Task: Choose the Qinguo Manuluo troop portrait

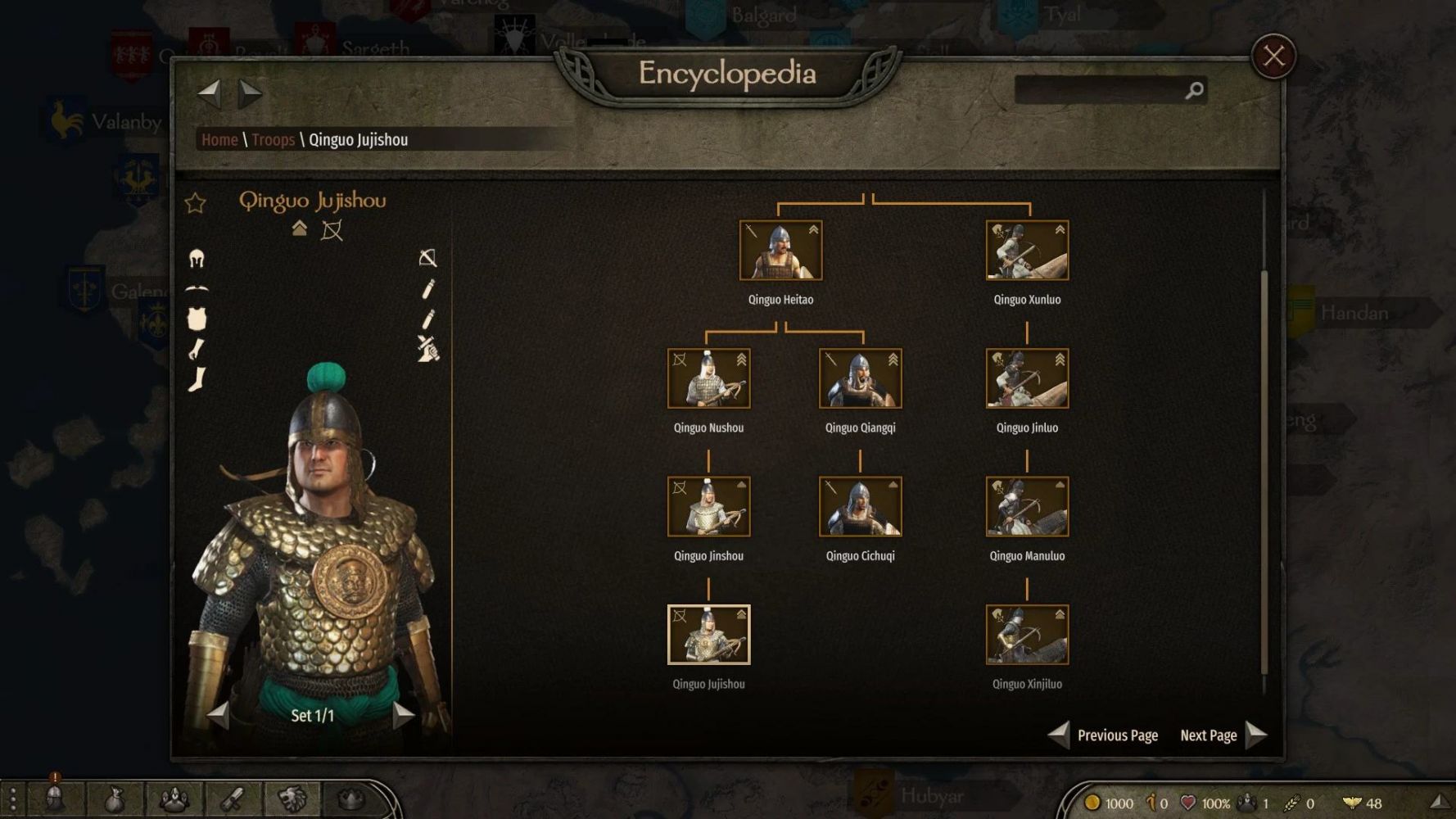Action: coord(1027,507)
